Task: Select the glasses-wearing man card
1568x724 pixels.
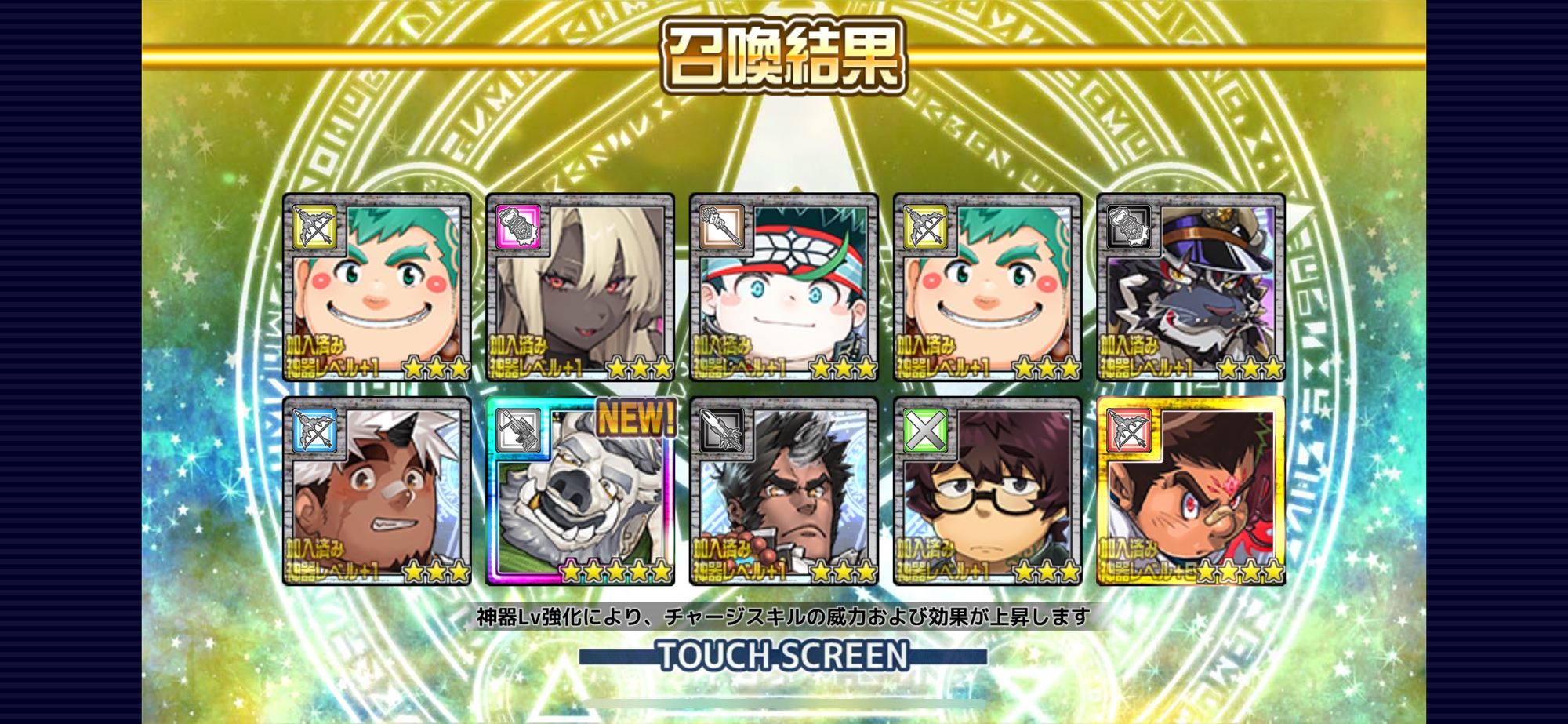Action: (987, 491)
